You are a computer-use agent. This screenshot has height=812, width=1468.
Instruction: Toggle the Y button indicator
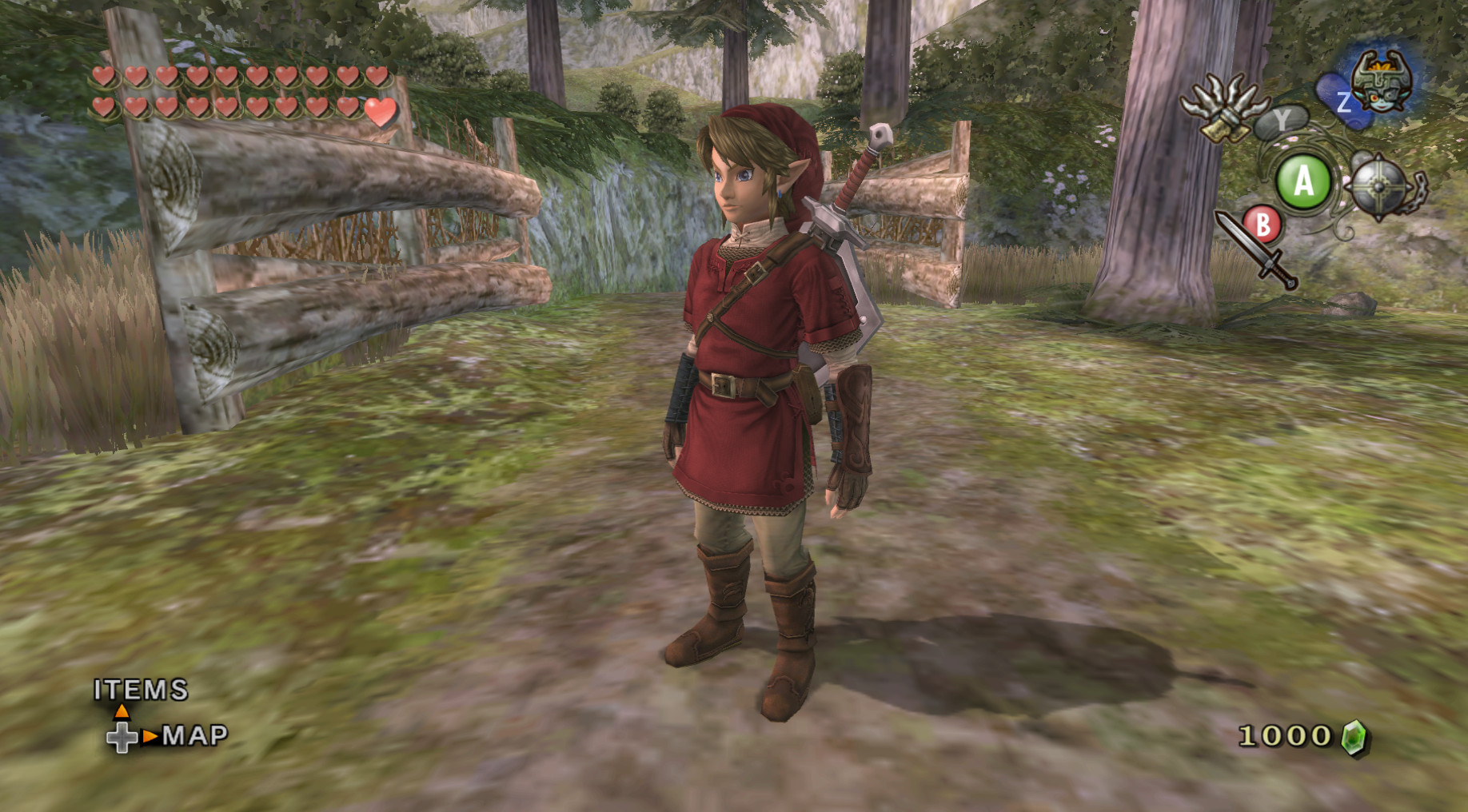1283,122
